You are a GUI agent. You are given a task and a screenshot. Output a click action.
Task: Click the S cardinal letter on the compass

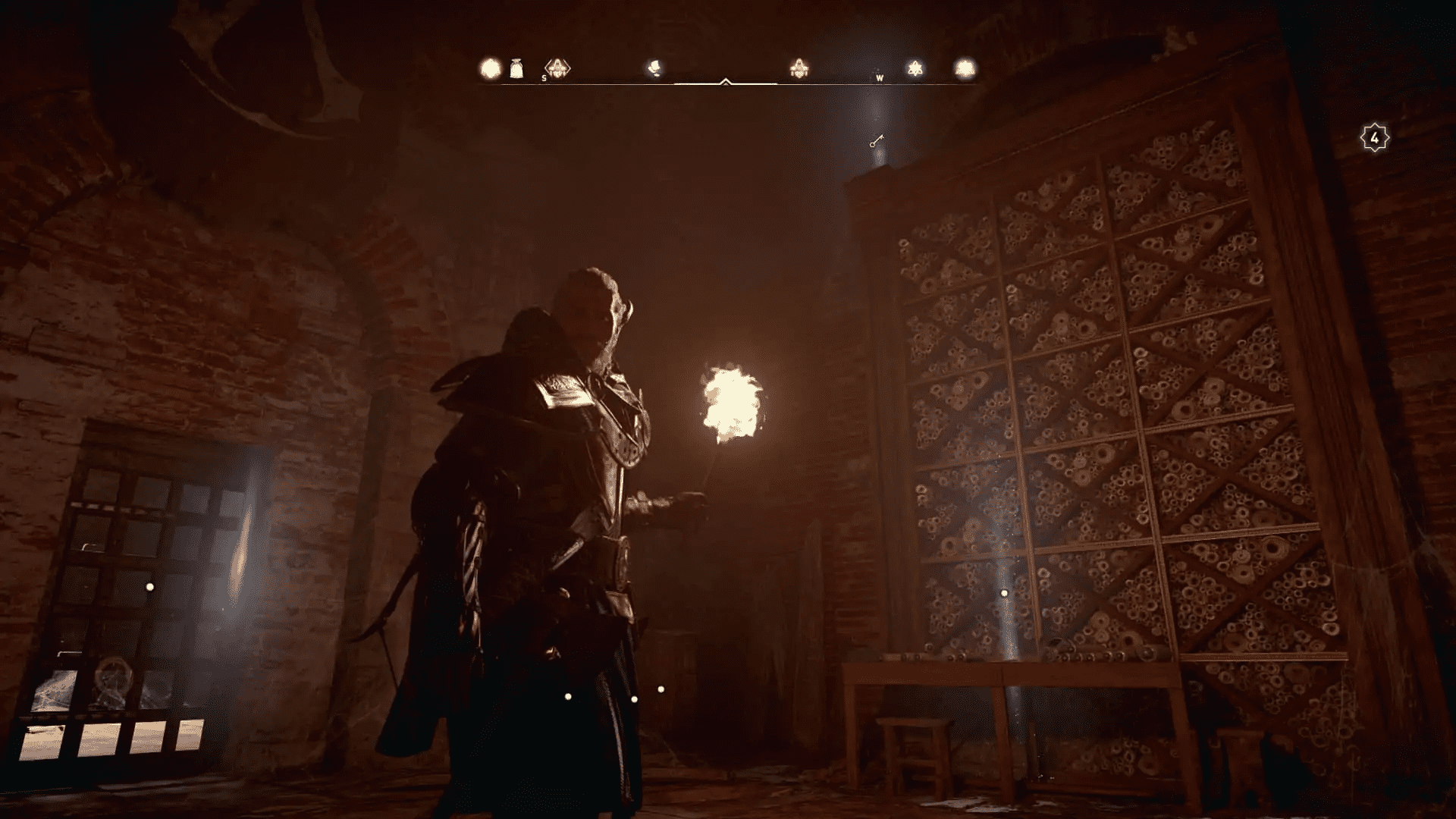(x=543, y=78)
